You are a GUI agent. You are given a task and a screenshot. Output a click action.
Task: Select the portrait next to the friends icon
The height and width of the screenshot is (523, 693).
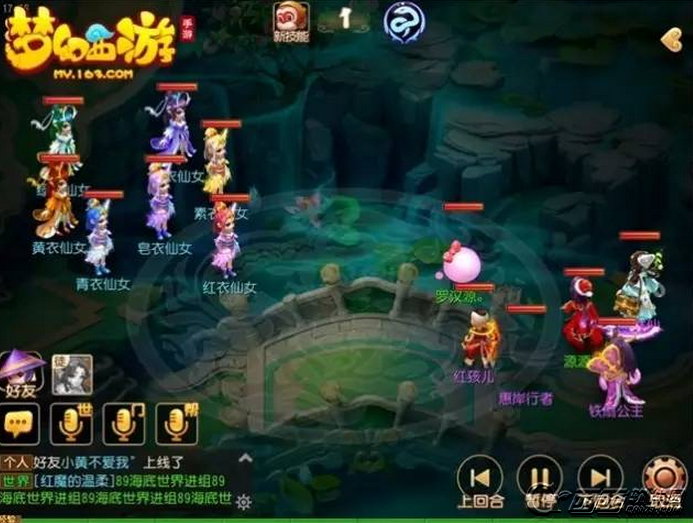73,373
